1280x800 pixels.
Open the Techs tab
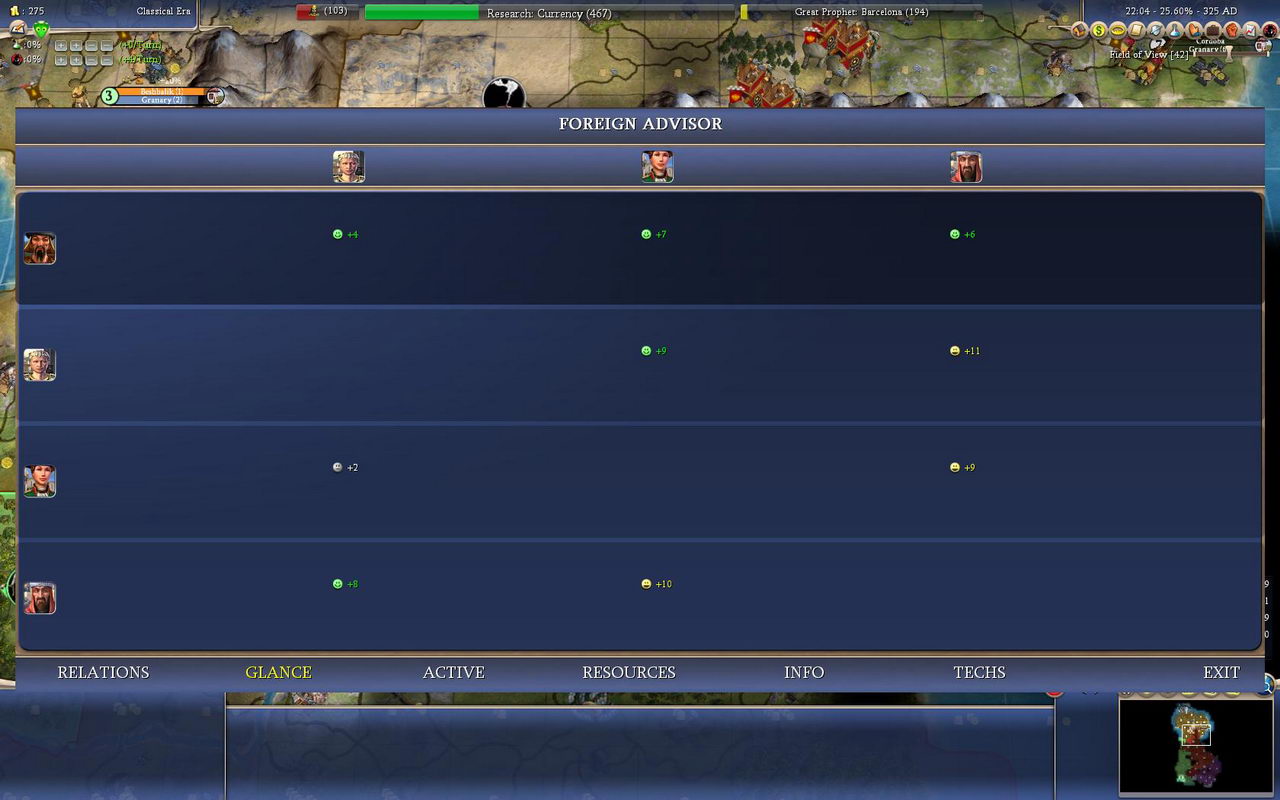(979, 672)
